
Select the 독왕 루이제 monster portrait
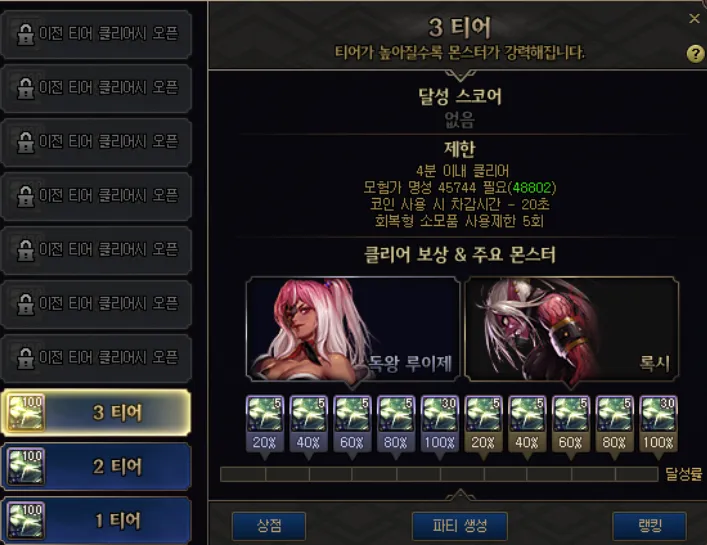[x=353, y=329]
